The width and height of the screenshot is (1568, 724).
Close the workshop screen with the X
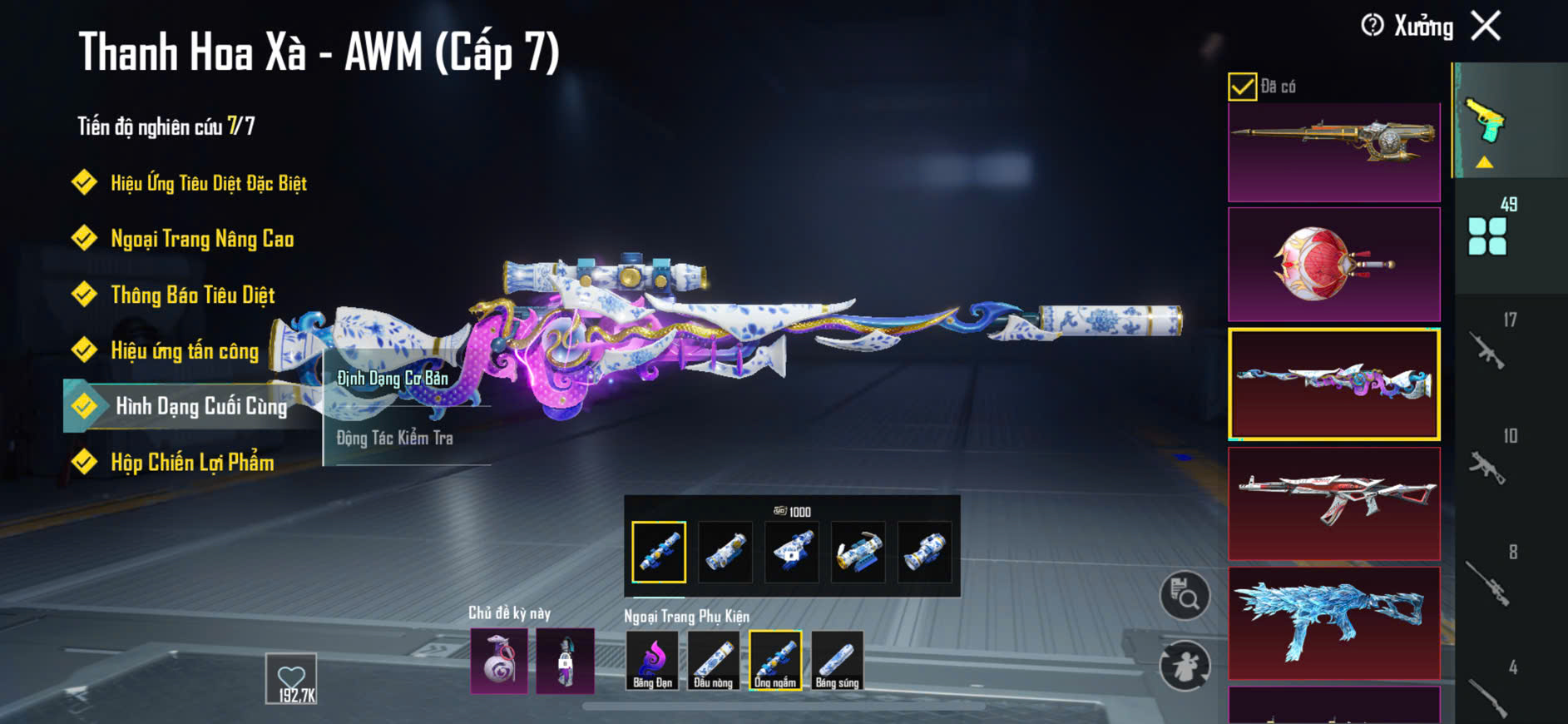[x=1486, y=26]
